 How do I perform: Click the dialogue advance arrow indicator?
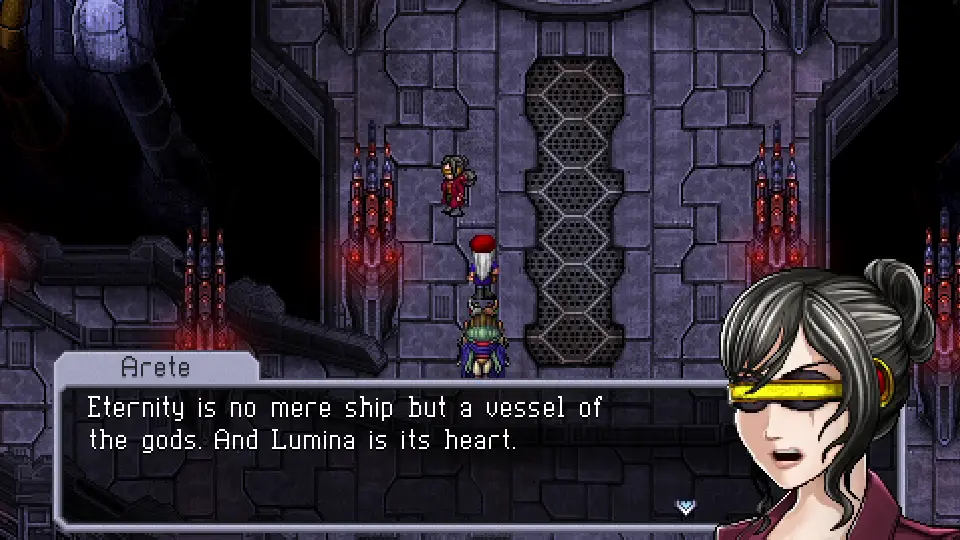point(685,506)
